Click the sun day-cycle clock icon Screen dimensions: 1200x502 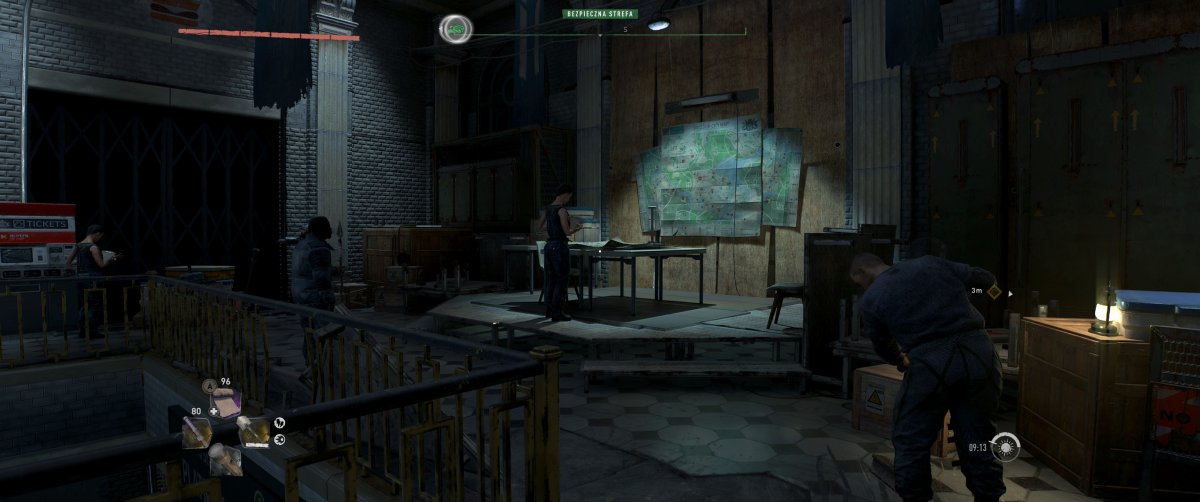pos(1005,447)
